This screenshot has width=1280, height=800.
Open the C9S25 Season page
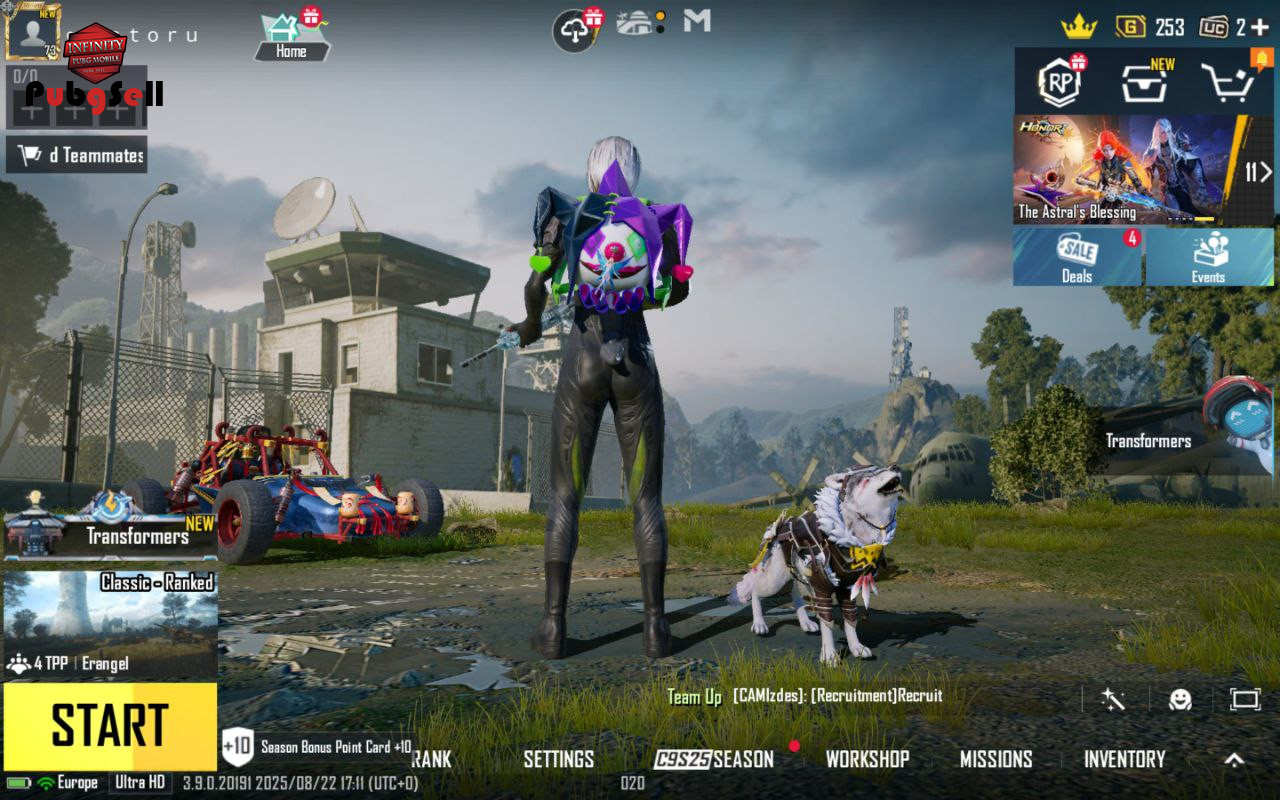click(714, 759)
